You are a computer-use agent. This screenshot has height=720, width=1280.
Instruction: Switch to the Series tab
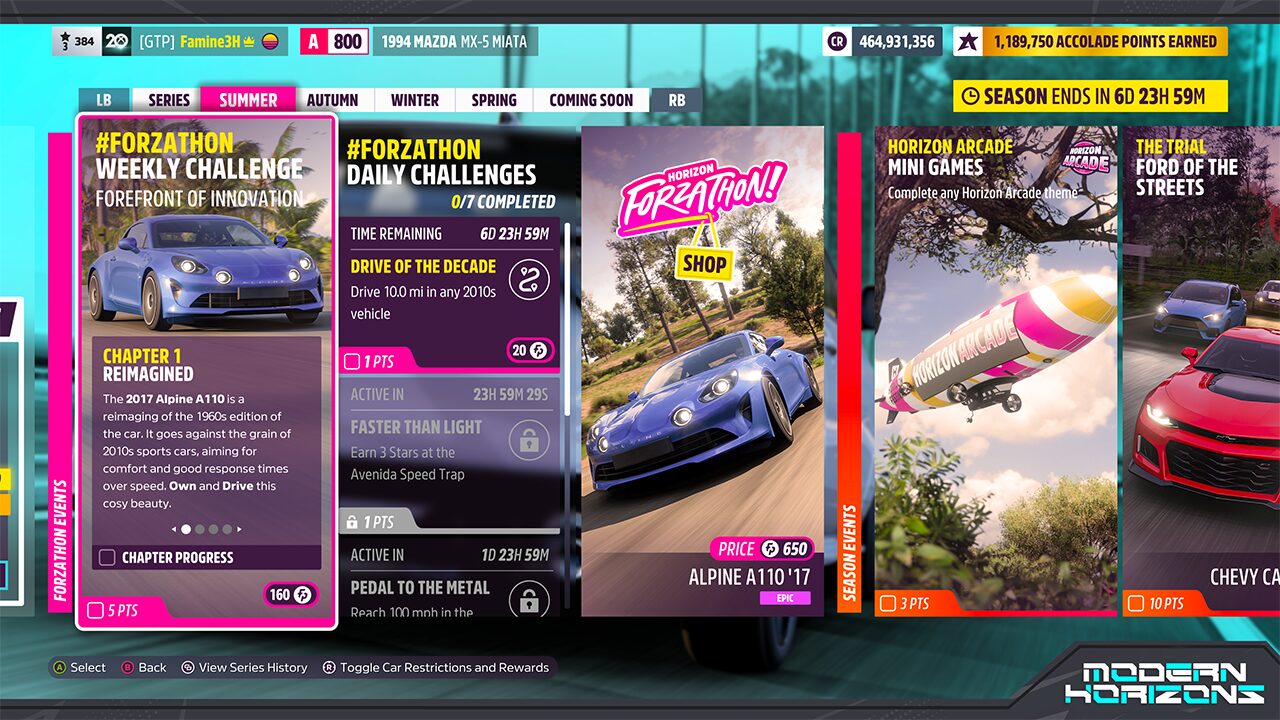pyautogui.click(x=169, y=100)
